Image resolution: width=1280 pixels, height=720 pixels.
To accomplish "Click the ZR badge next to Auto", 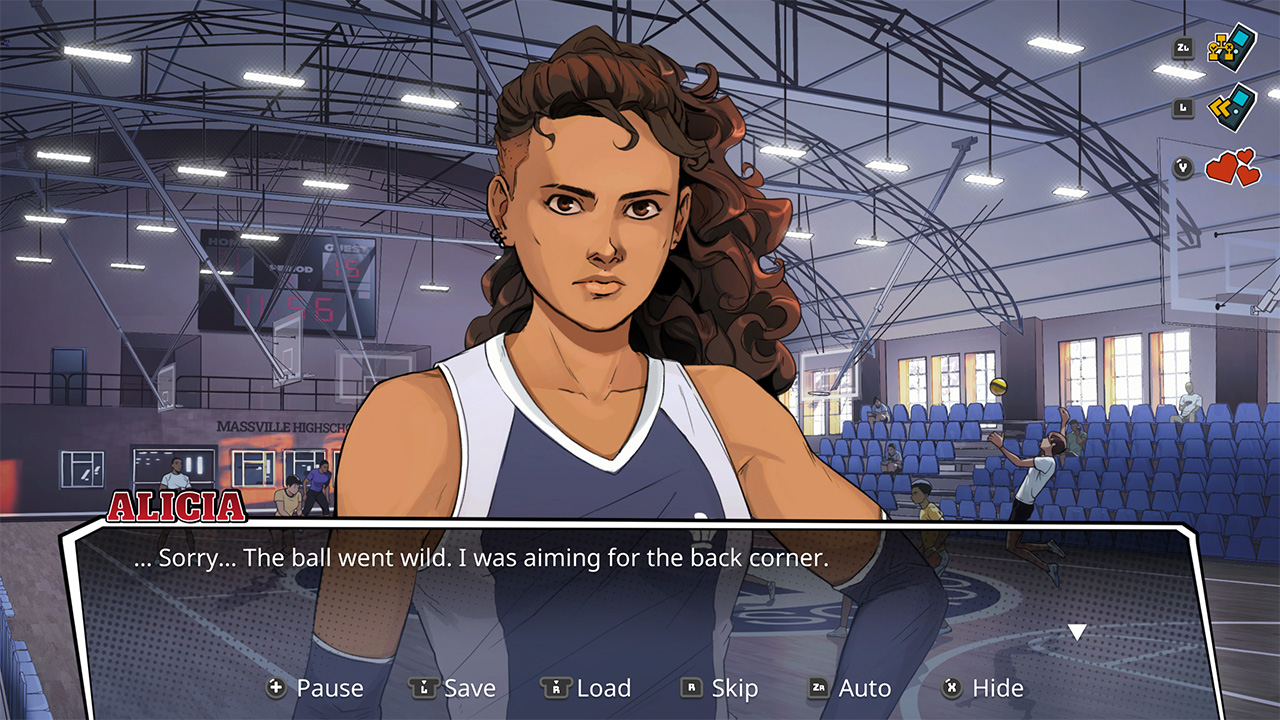I will point(817,687).
